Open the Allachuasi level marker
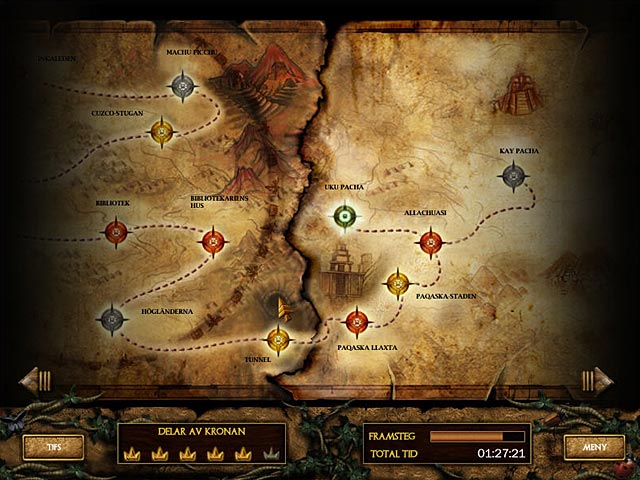The width and height of the screenshot is (640, 480). click(x=430, y=241)
